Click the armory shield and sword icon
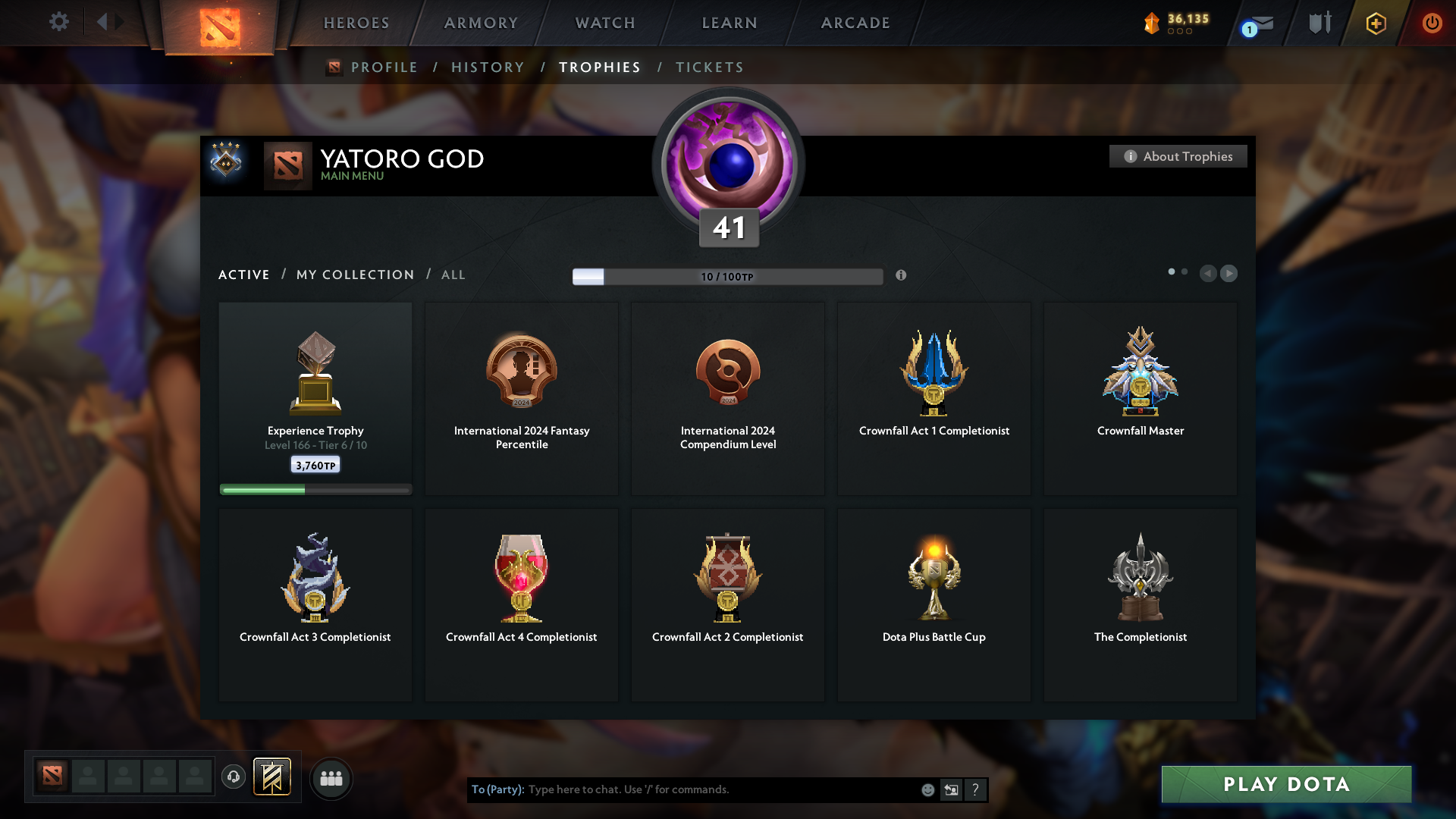 coord(1319,23)
